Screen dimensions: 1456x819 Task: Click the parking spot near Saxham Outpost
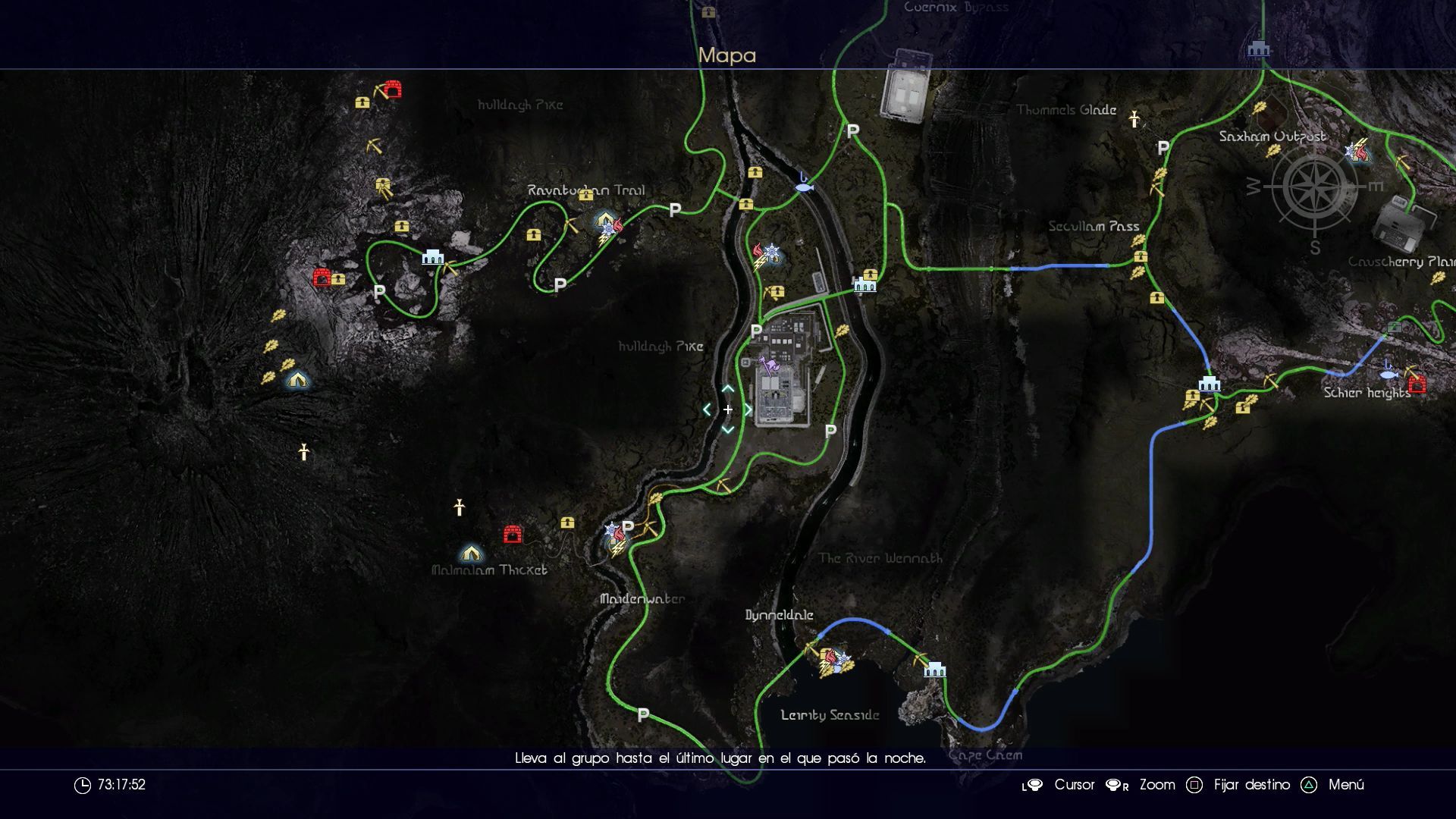point(1163,149)
